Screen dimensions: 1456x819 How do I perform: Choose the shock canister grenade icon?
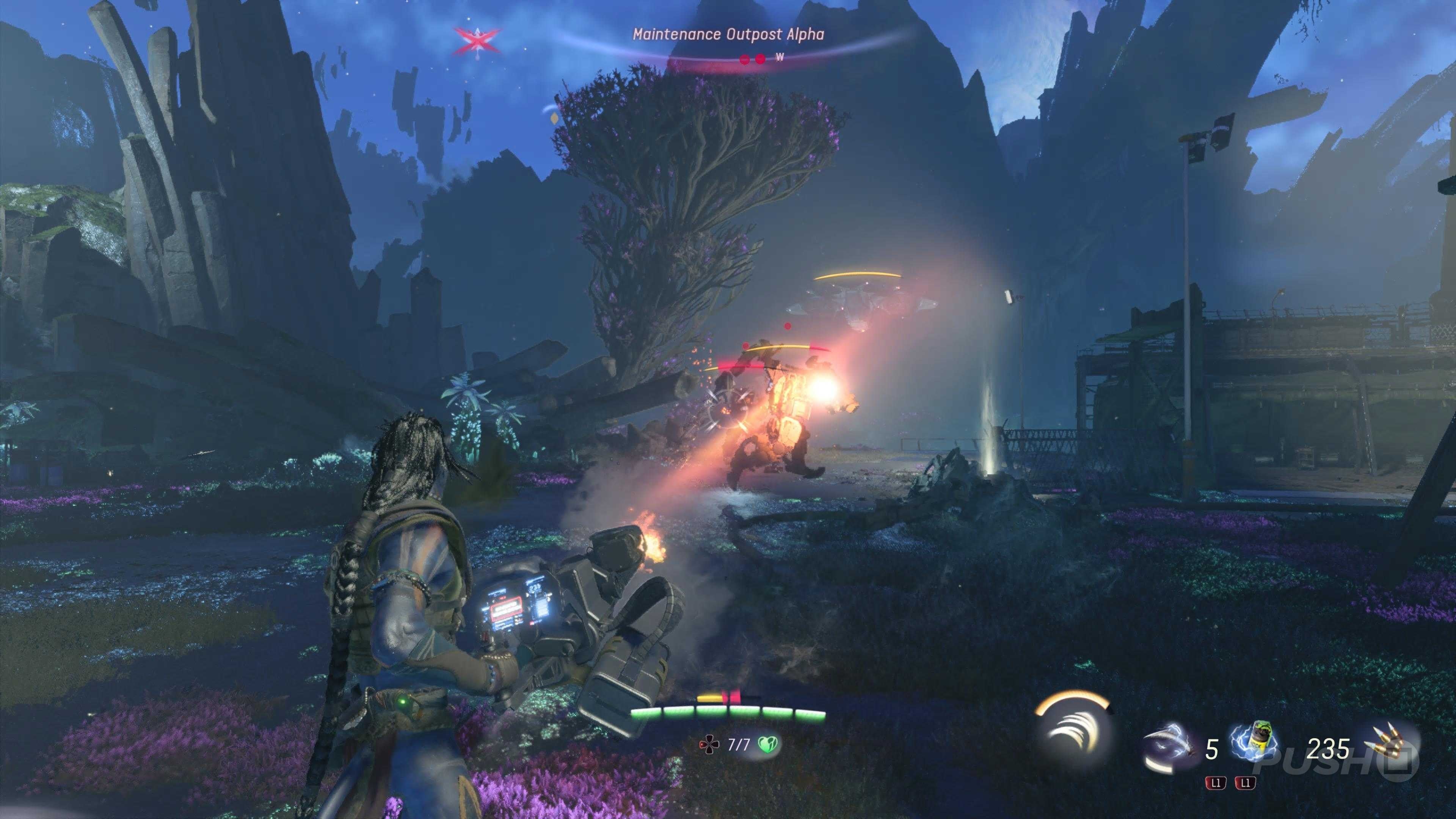point(1257,742)
